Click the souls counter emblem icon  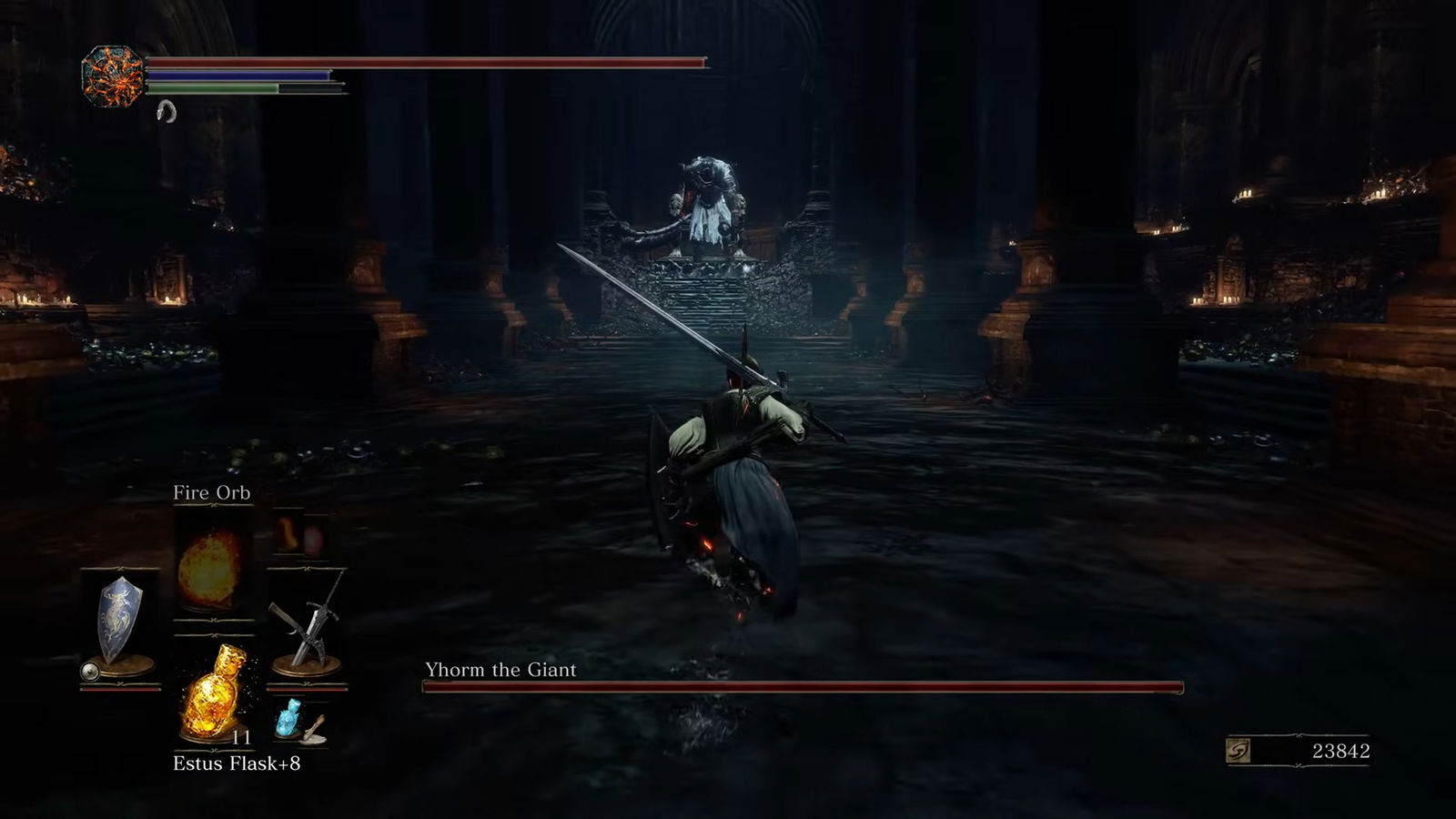pos(1239,751)
